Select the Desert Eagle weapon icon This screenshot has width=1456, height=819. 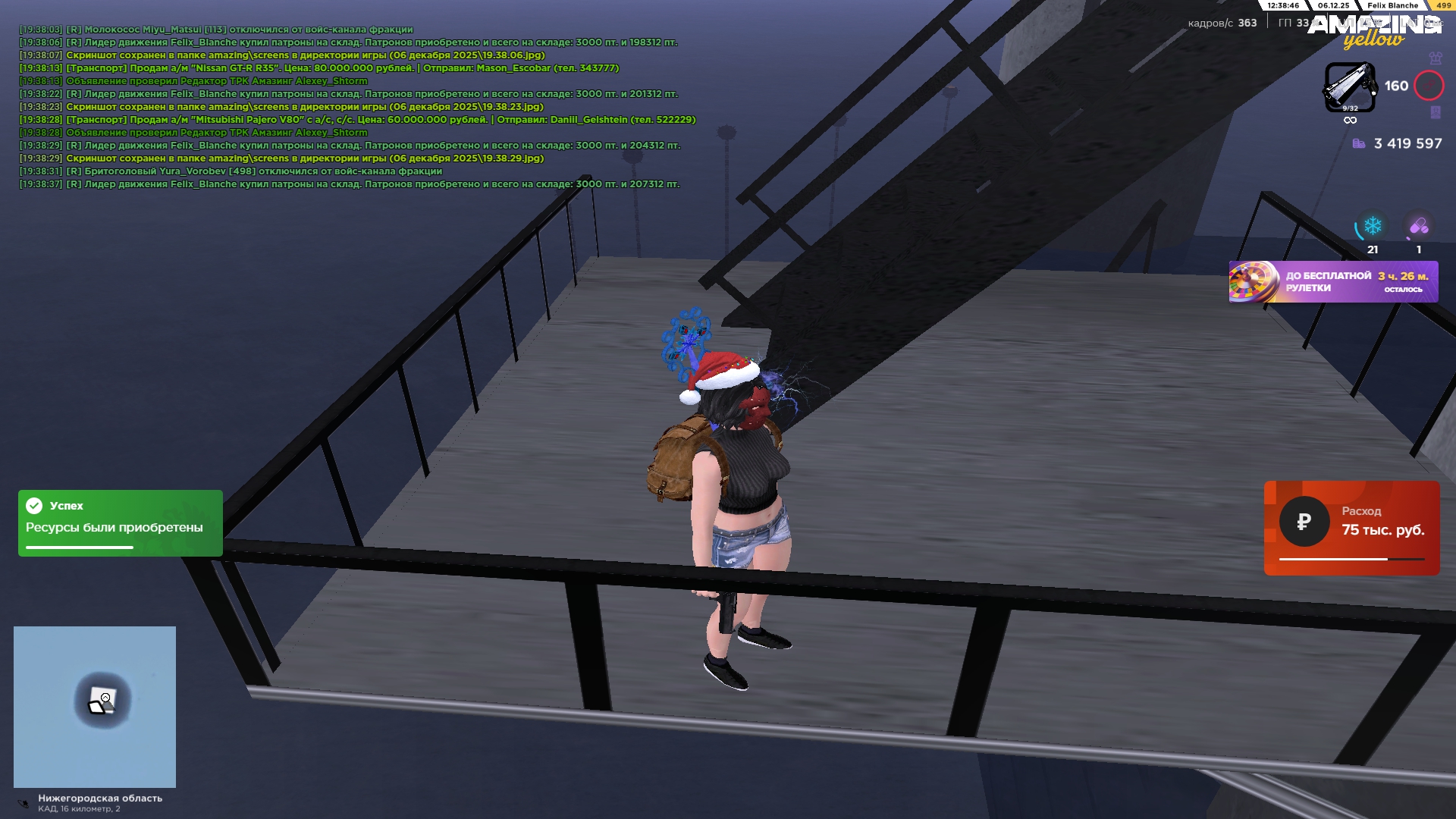[x=1349, y=86]
